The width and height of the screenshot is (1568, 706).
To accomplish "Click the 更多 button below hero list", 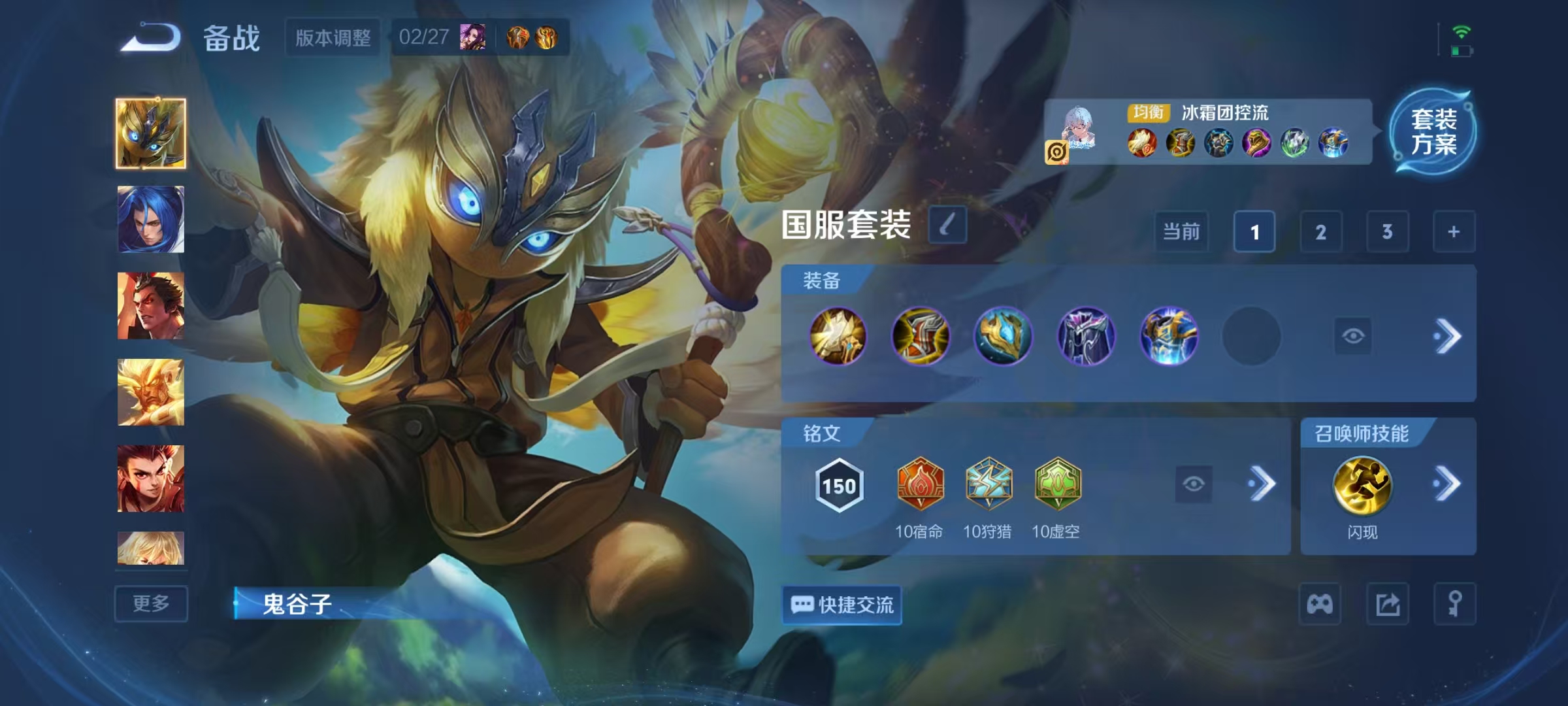I will (x=151, y=605).
